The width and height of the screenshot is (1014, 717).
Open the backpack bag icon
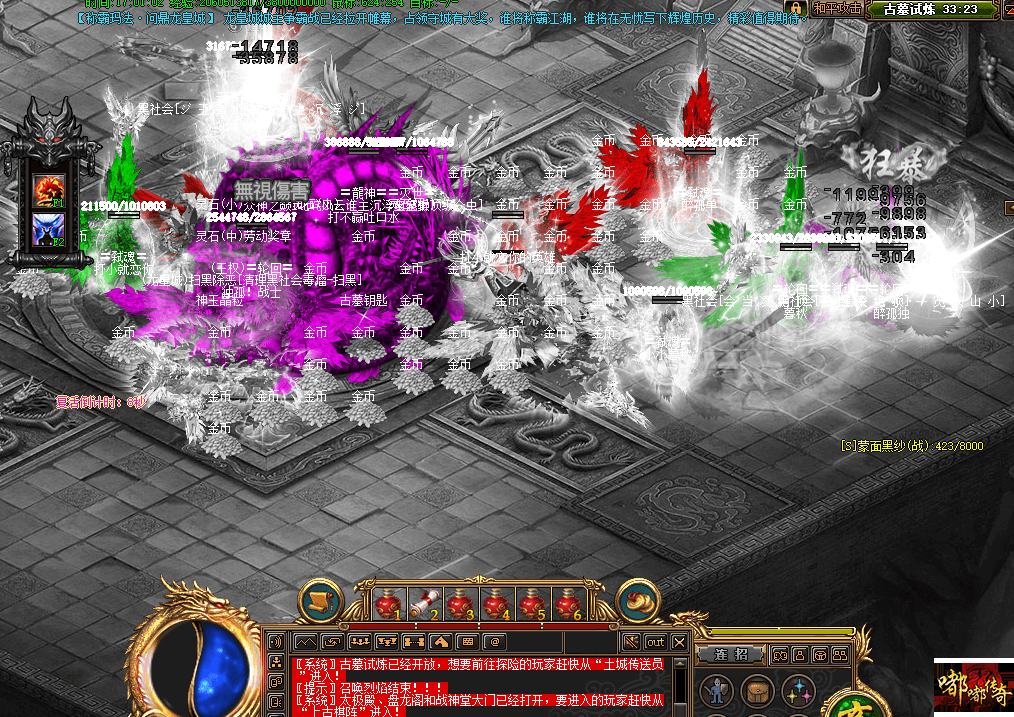coord(757,691)
